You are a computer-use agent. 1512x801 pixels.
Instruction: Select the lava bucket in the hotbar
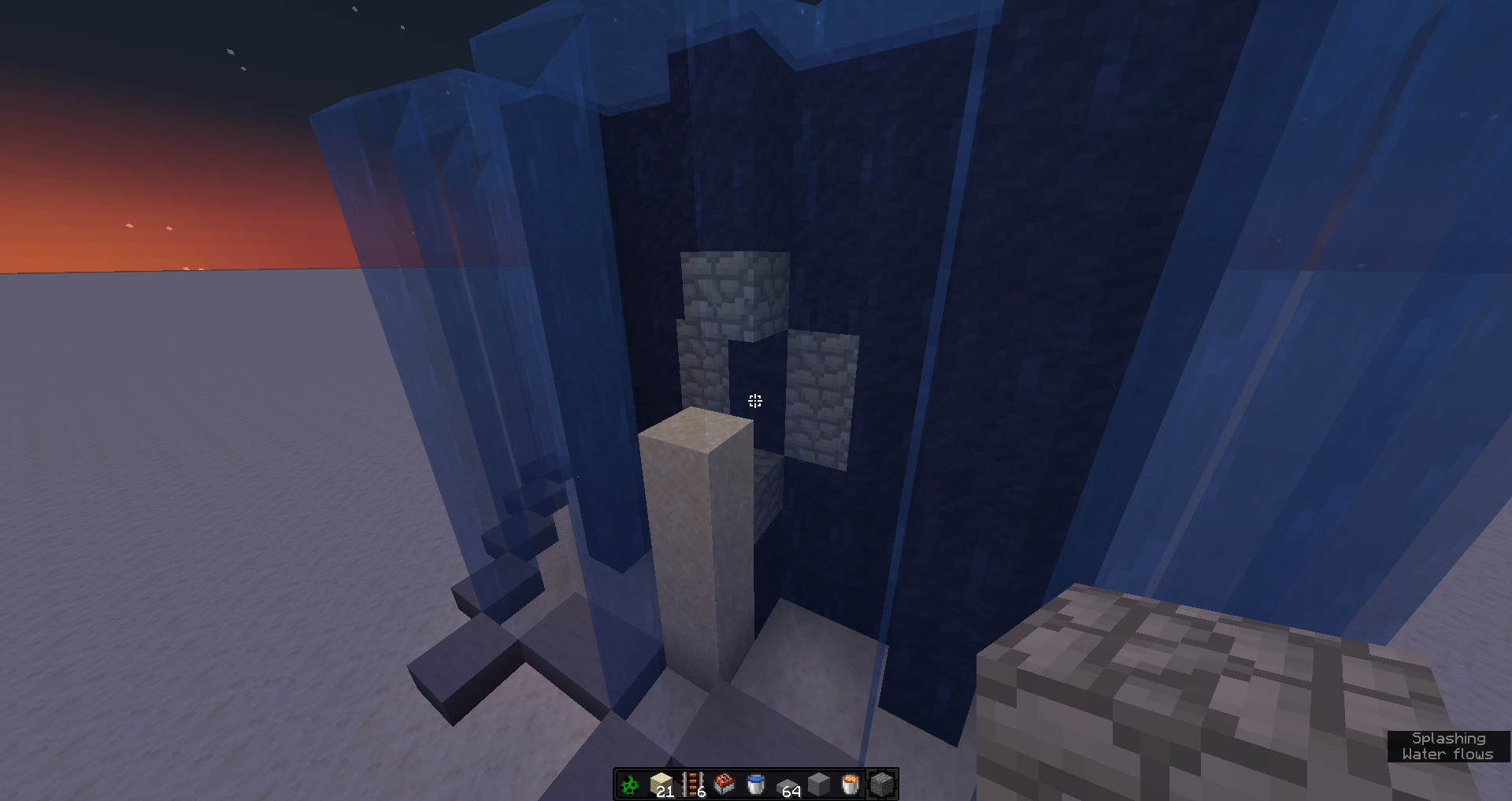click(x=849, y=784)
